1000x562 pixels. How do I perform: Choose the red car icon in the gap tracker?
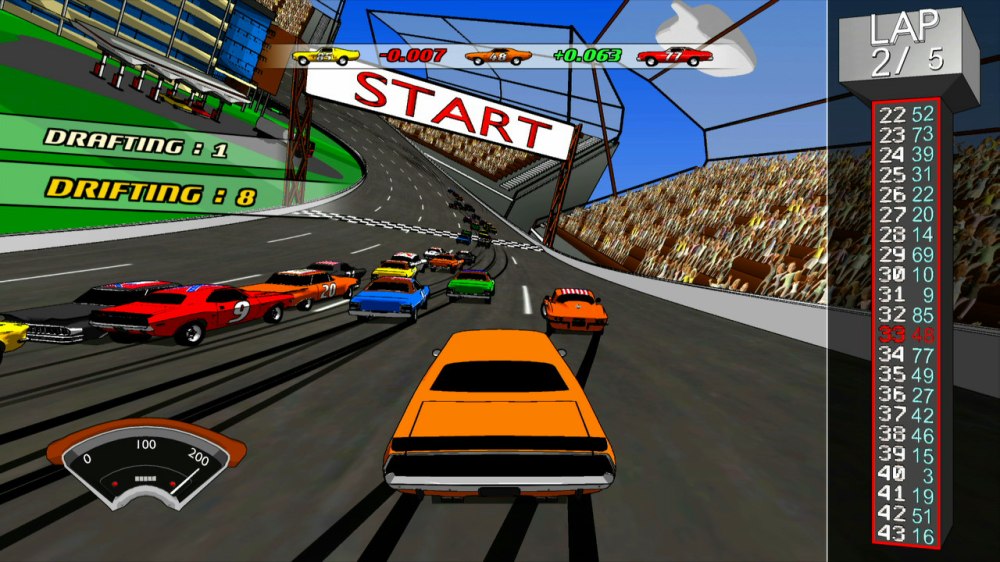tap(674, 56)
